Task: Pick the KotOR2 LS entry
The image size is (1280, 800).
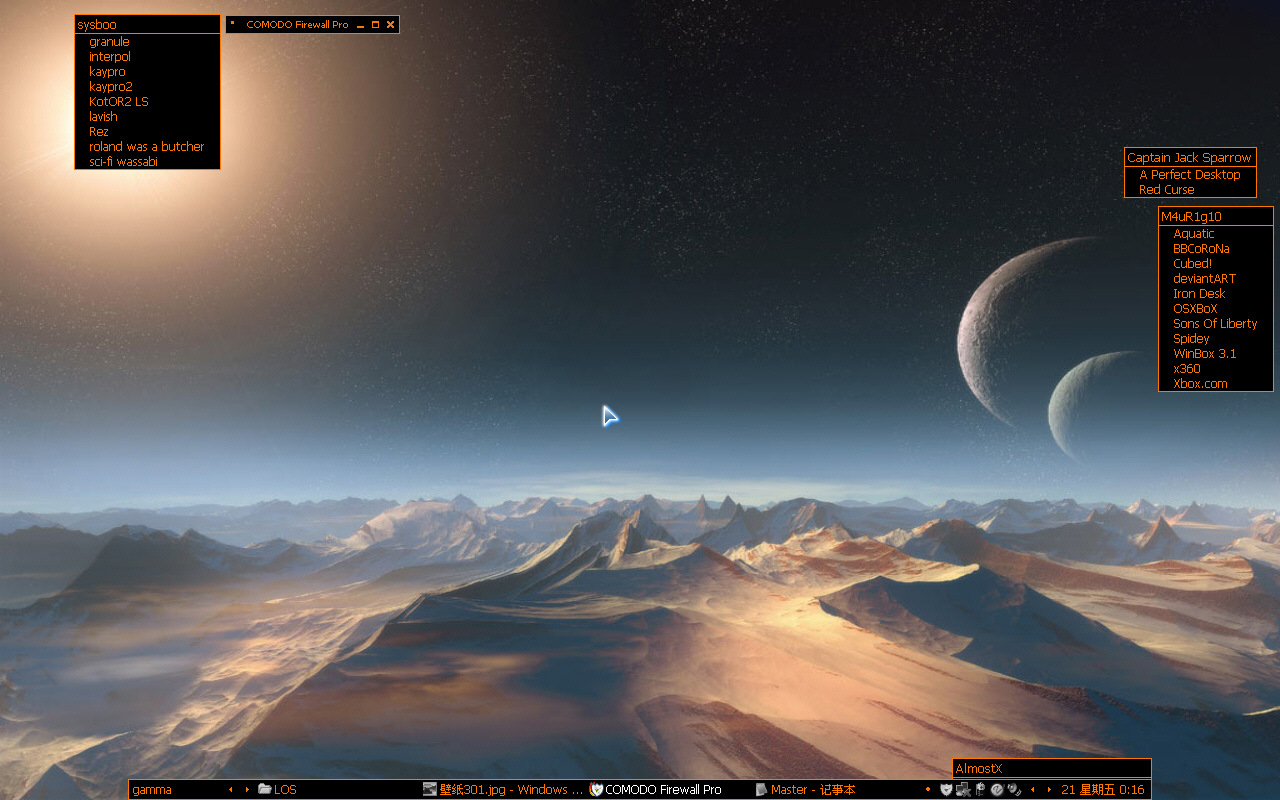Action: coord(119,102)
